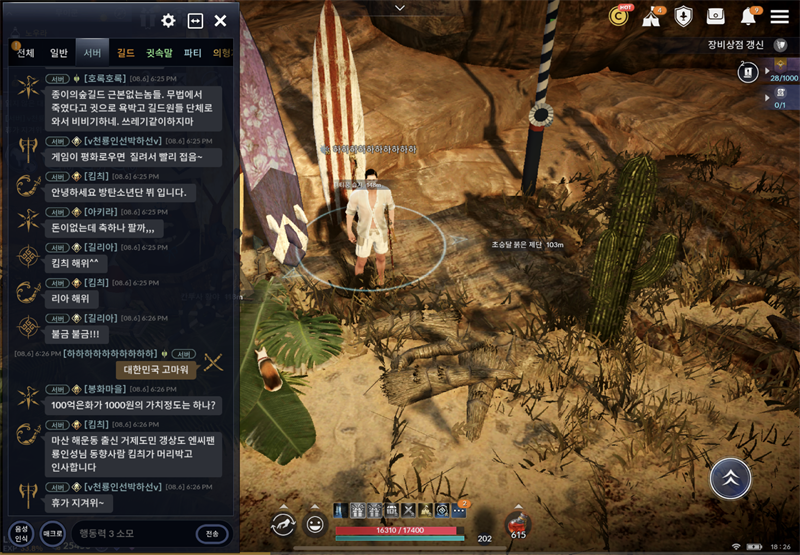Open the hamburger main menu
The height and width of the screenshot is (555, 800).
coord(780,16)
